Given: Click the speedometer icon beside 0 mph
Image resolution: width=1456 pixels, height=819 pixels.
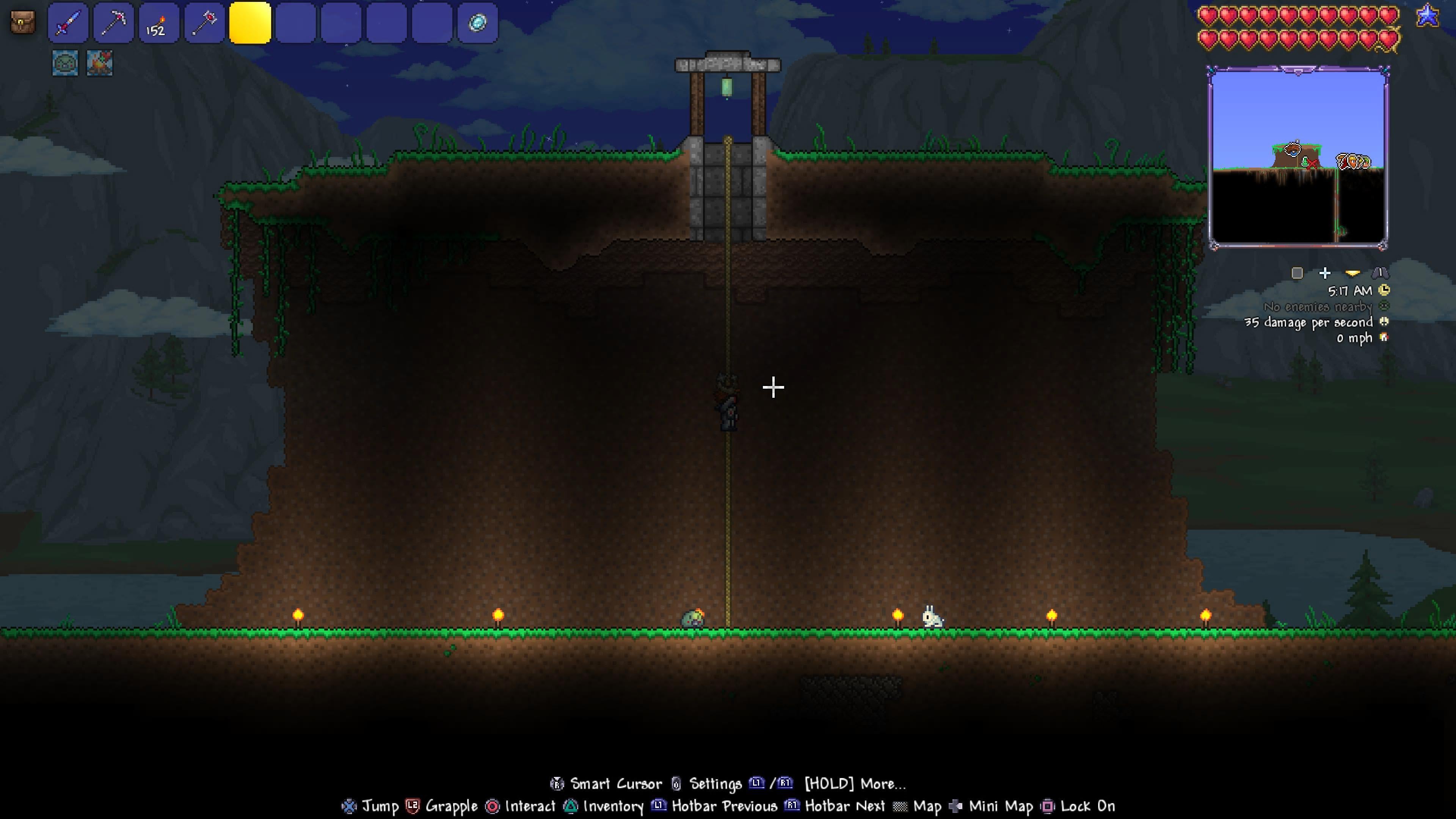Looking at the screenshot, I should coord(1384,337).
